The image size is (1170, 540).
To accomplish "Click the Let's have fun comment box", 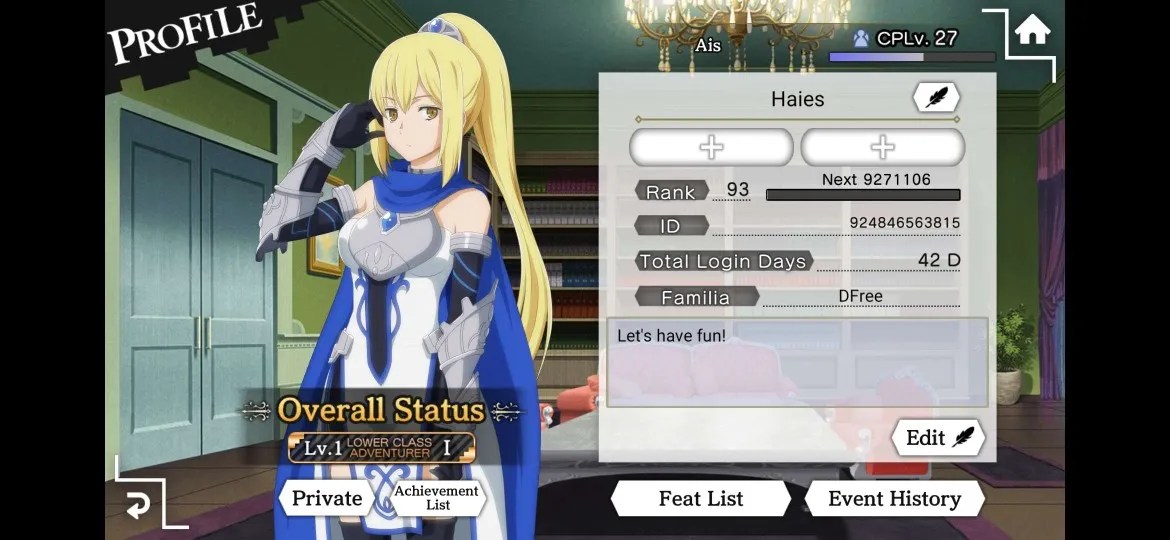I will click(796, 362).
